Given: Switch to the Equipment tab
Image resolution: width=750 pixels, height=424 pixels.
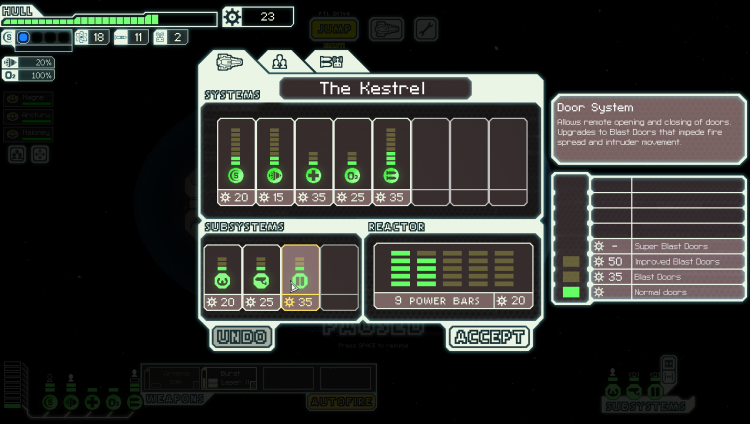Looking at the screenshot, I should [331, 62].
